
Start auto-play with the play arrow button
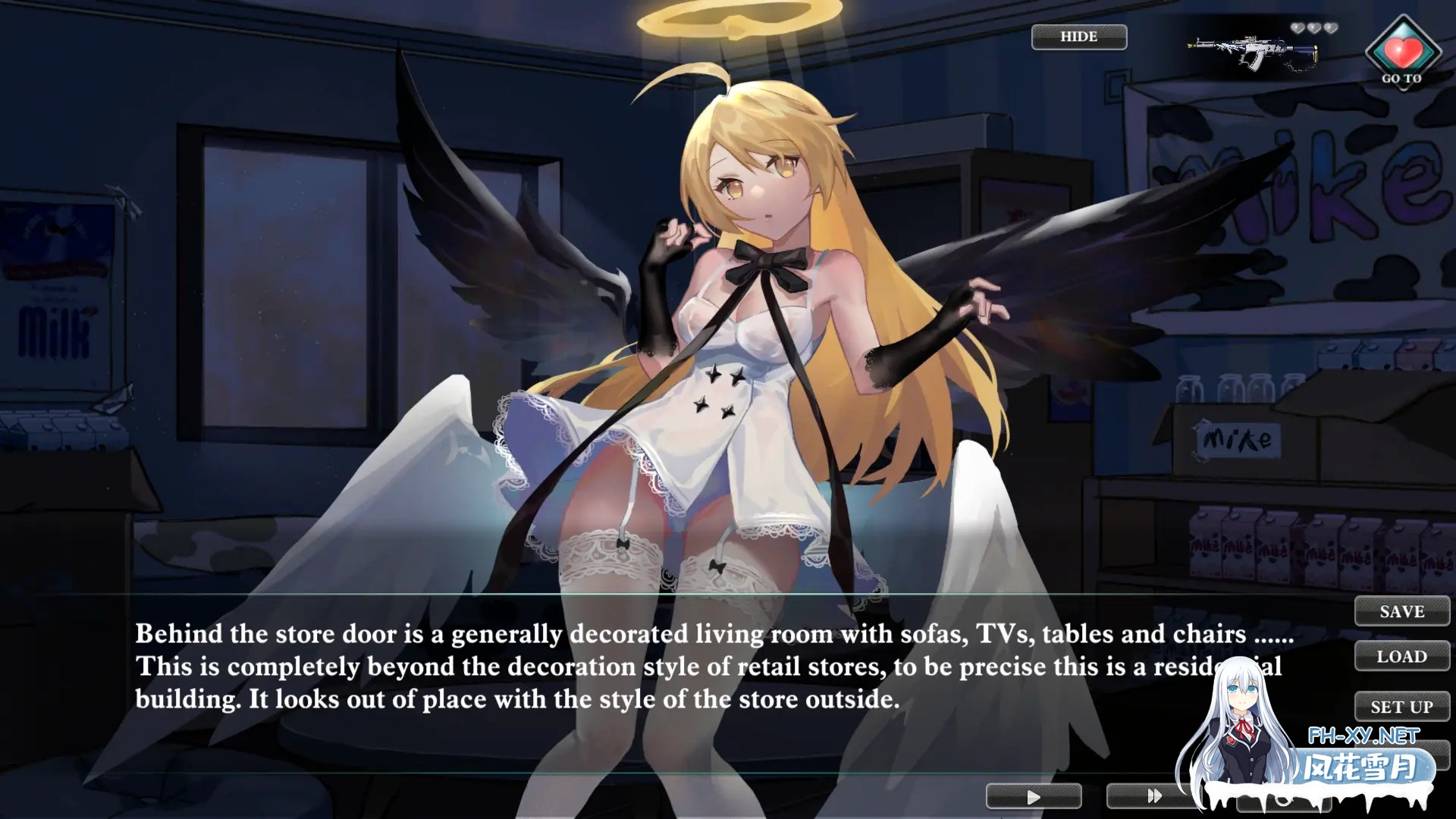pyautogui.click(x=1033, y=797)
